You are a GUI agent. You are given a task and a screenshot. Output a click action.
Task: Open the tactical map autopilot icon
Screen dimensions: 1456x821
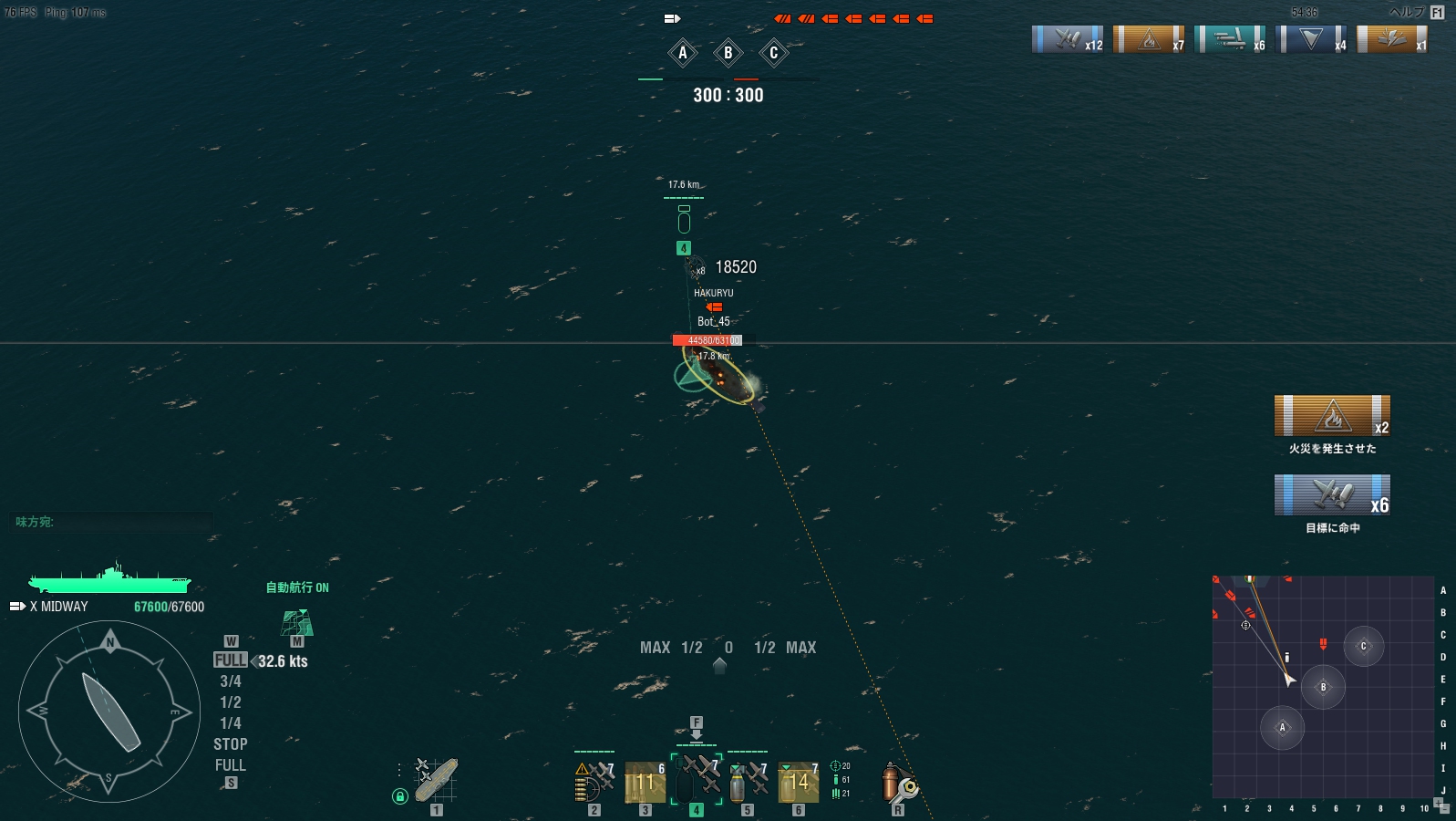pyautogui.click(x=297, y=623)
